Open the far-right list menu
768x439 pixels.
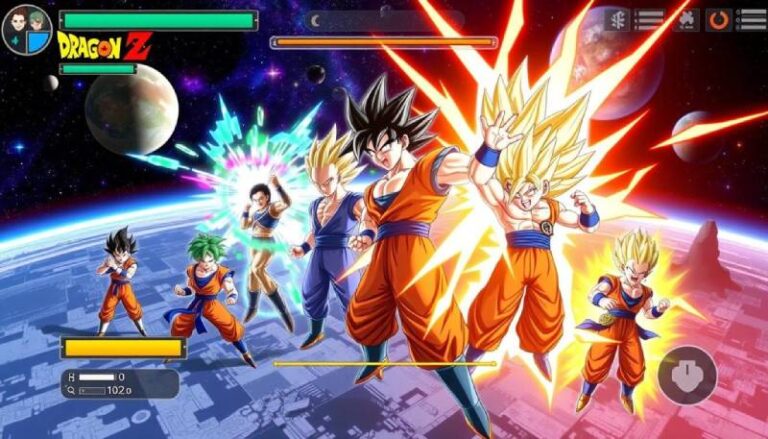pos(751,19)
